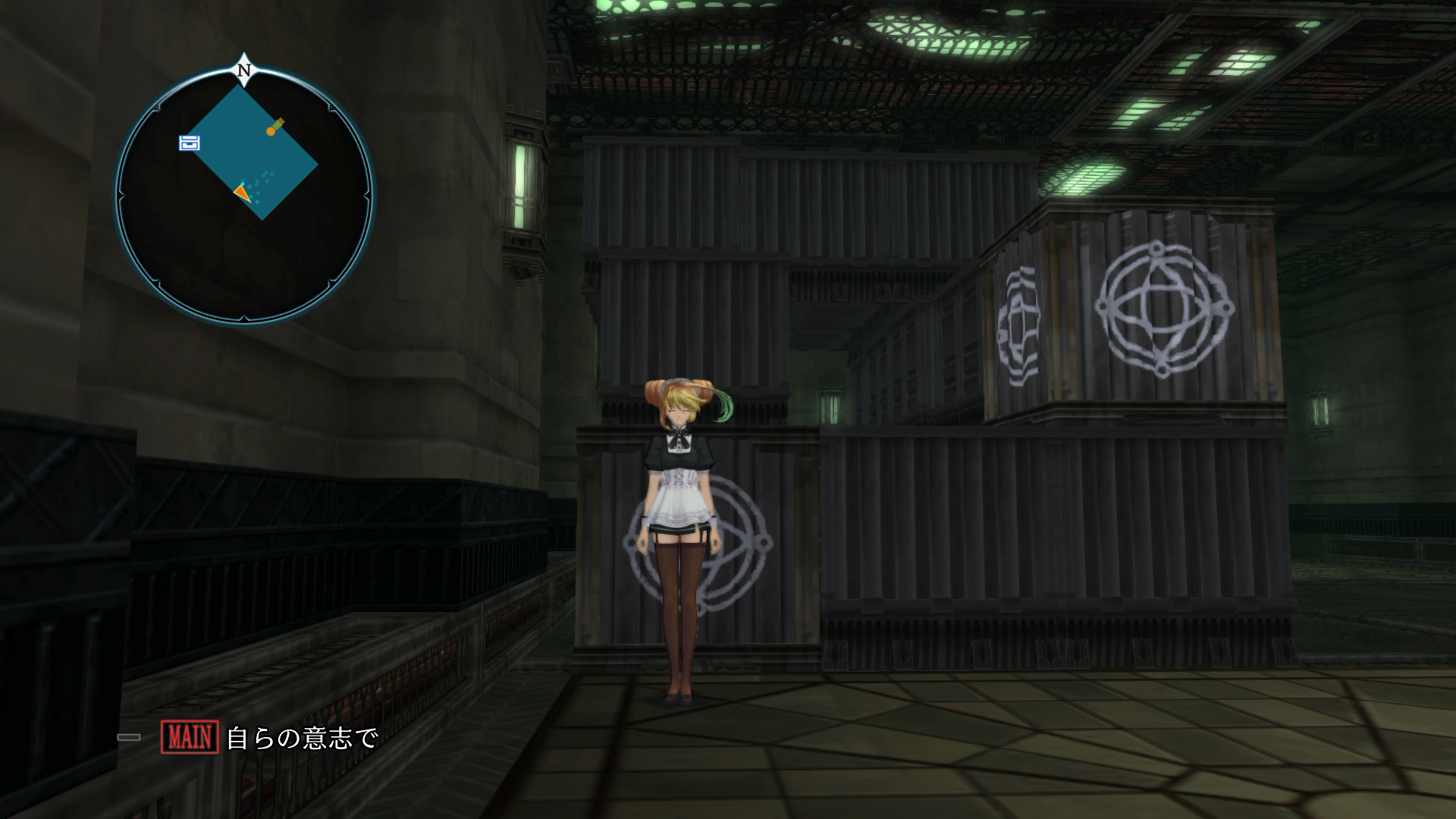Viewport: 1456px width, 819px height.
Task: Select the white chest marker on minimap
Action: 190,143
